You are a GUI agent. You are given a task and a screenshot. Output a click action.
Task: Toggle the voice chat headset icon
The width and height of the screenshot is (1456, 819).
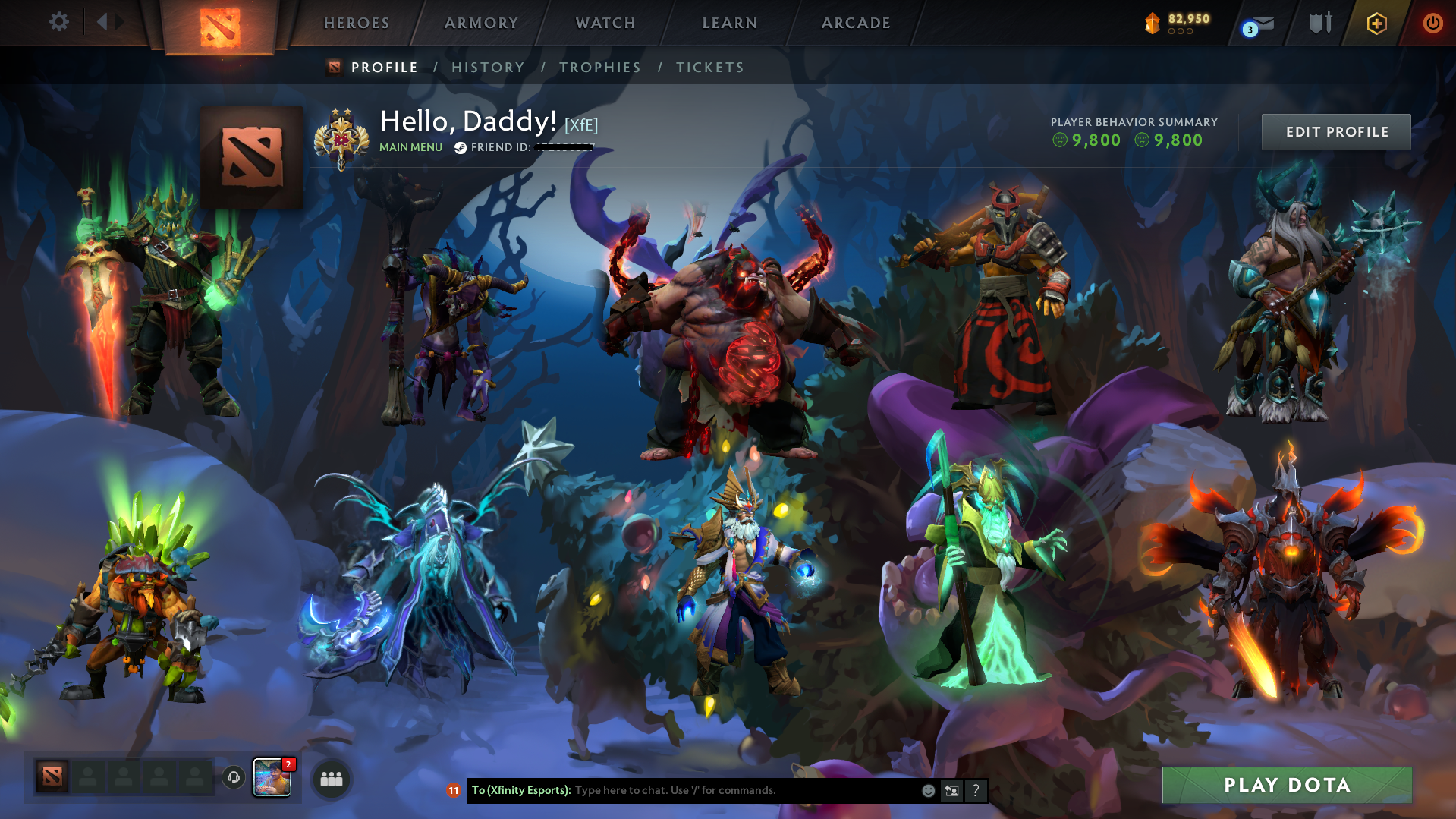[233, 778]
